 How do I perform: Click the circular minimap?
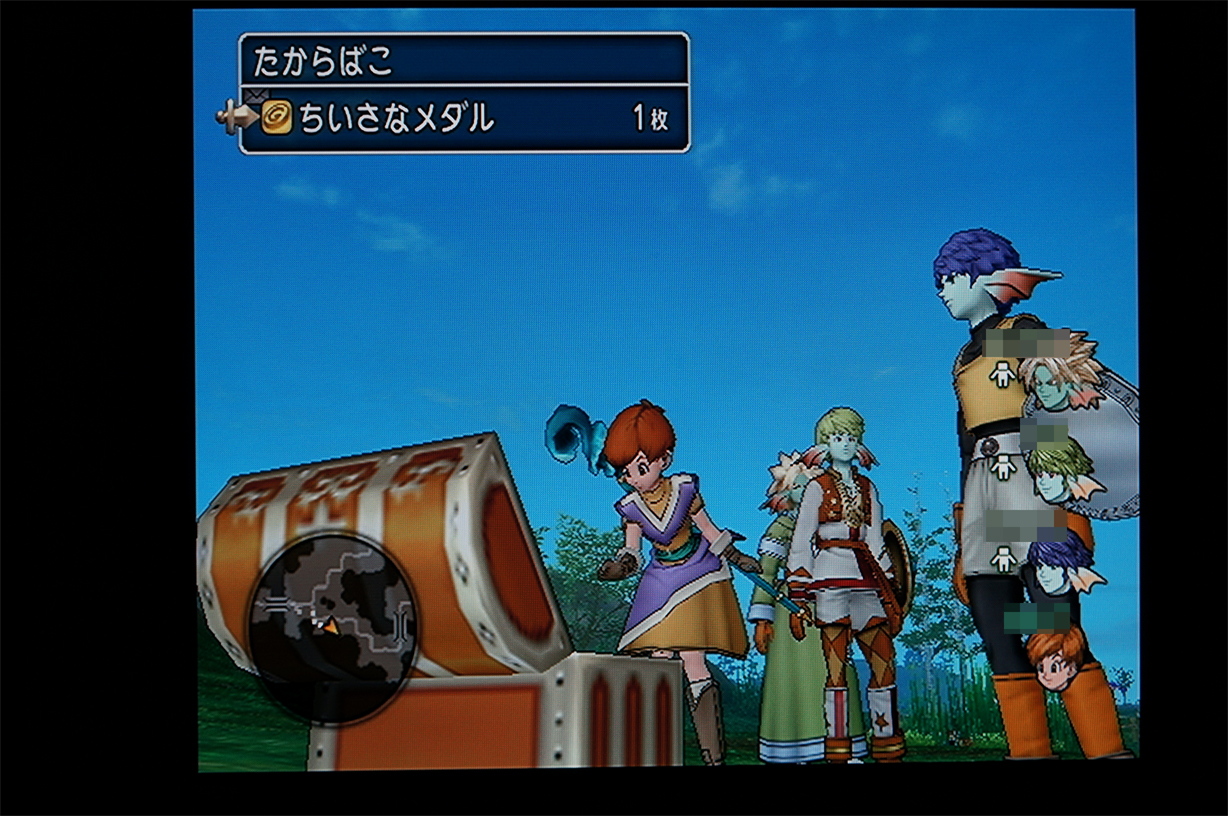pos(332,627)
